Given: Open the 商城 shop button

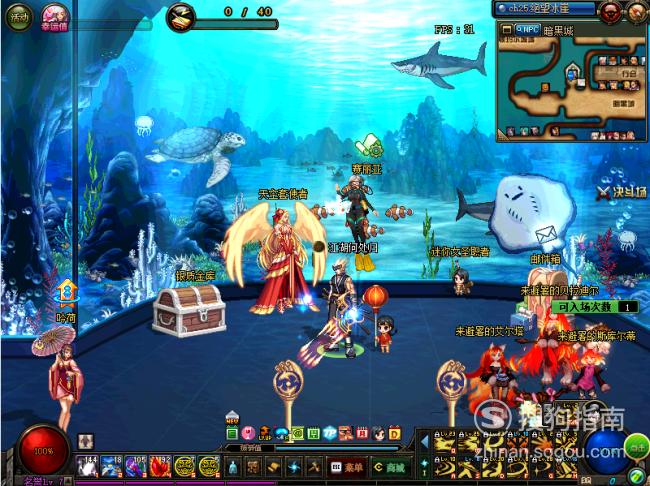Looking at the screenshot, I should coord(387,466).
